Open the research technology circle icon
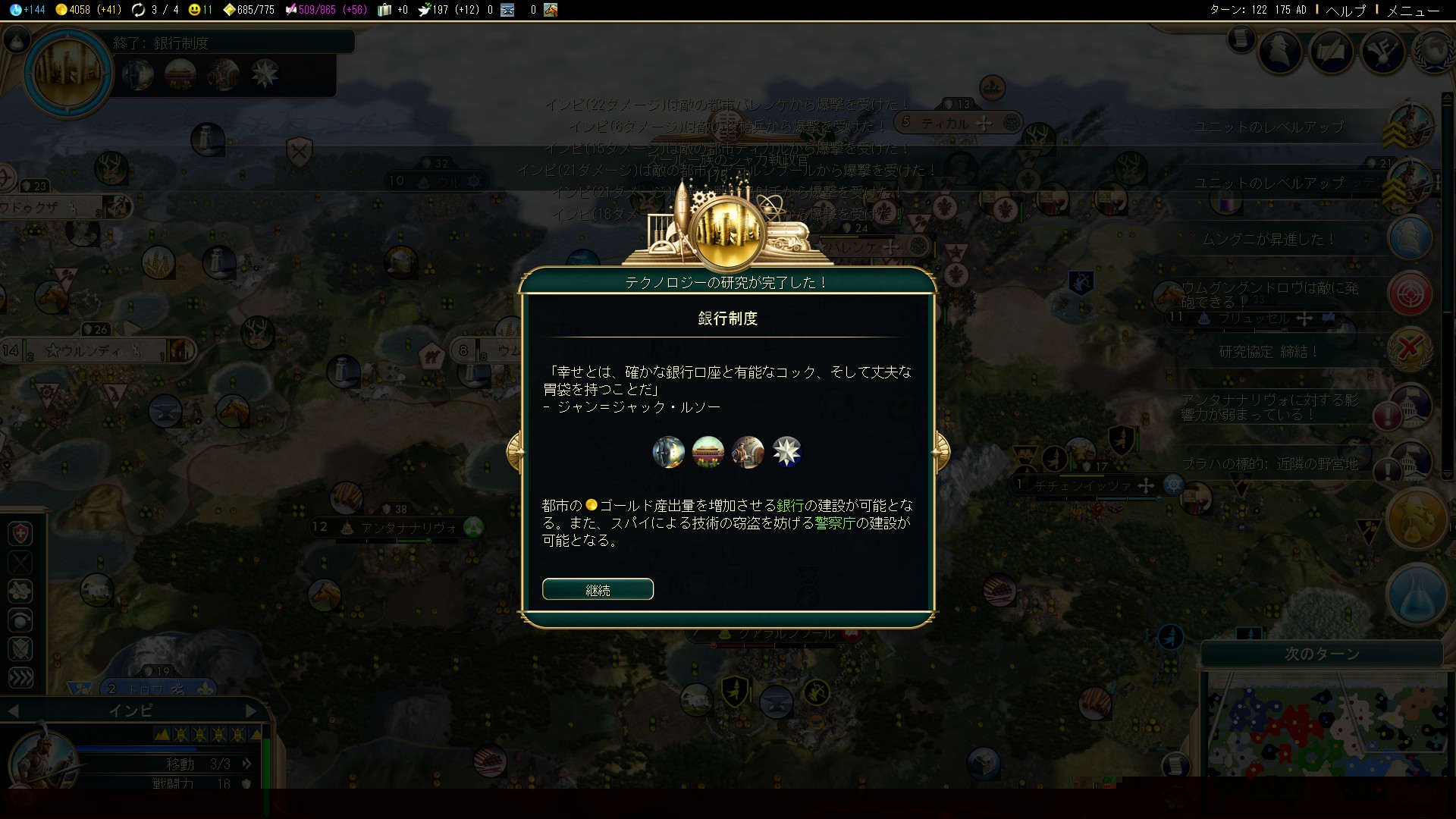 [68, 74]
